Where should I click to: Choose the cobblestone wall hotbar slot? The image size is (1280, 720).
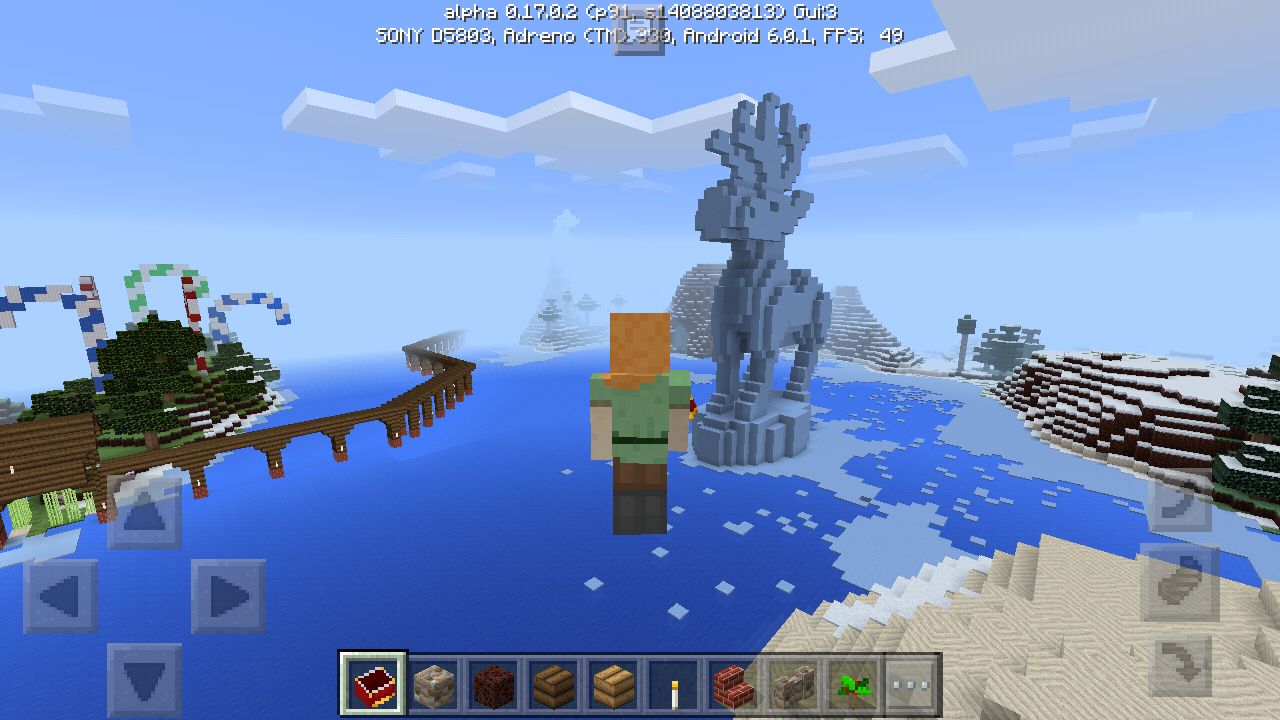pyautogui.click(x=793, y=685)
